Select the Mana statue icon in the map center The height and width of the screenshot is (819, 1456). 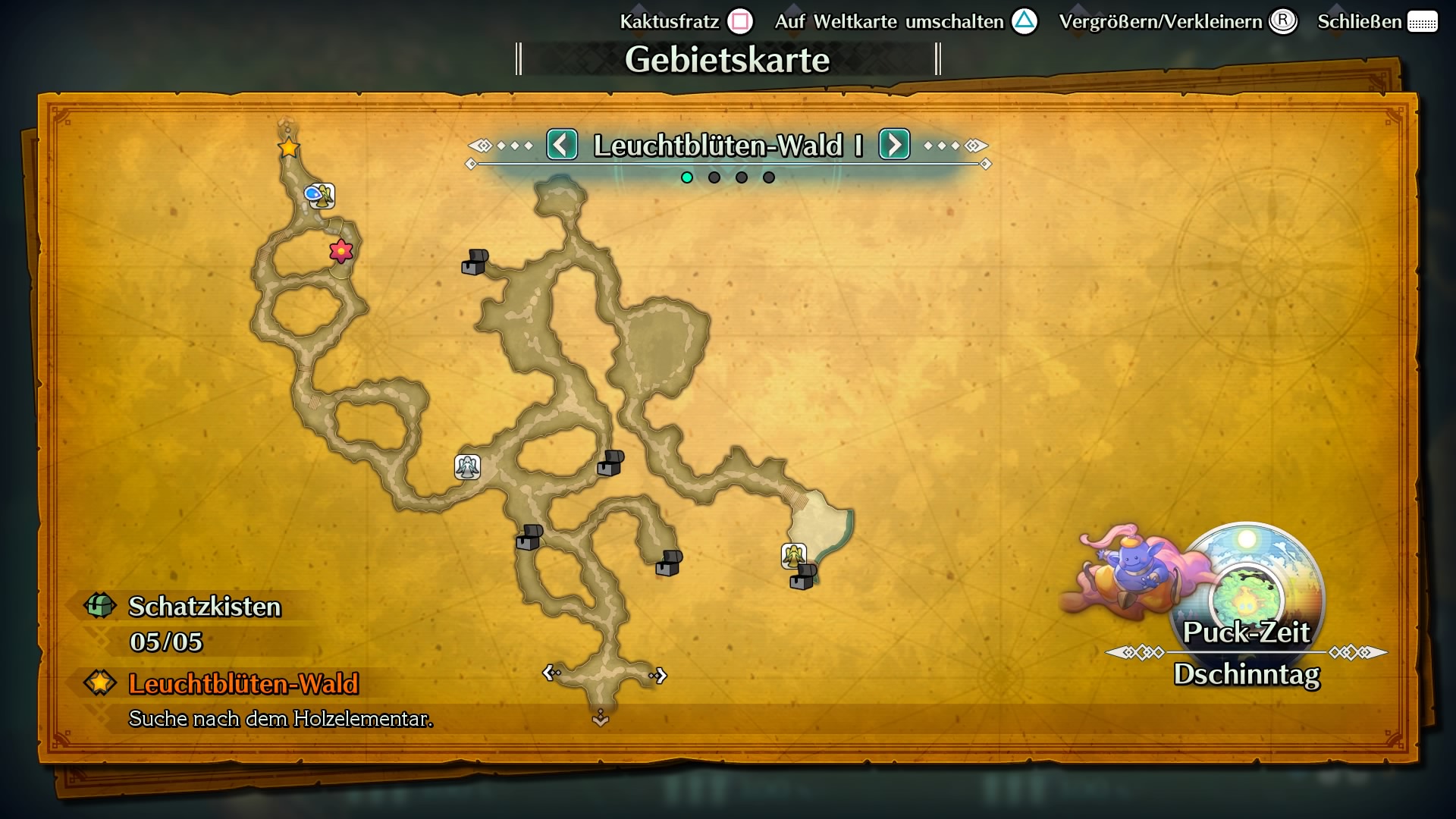click(x=467, y=467)
